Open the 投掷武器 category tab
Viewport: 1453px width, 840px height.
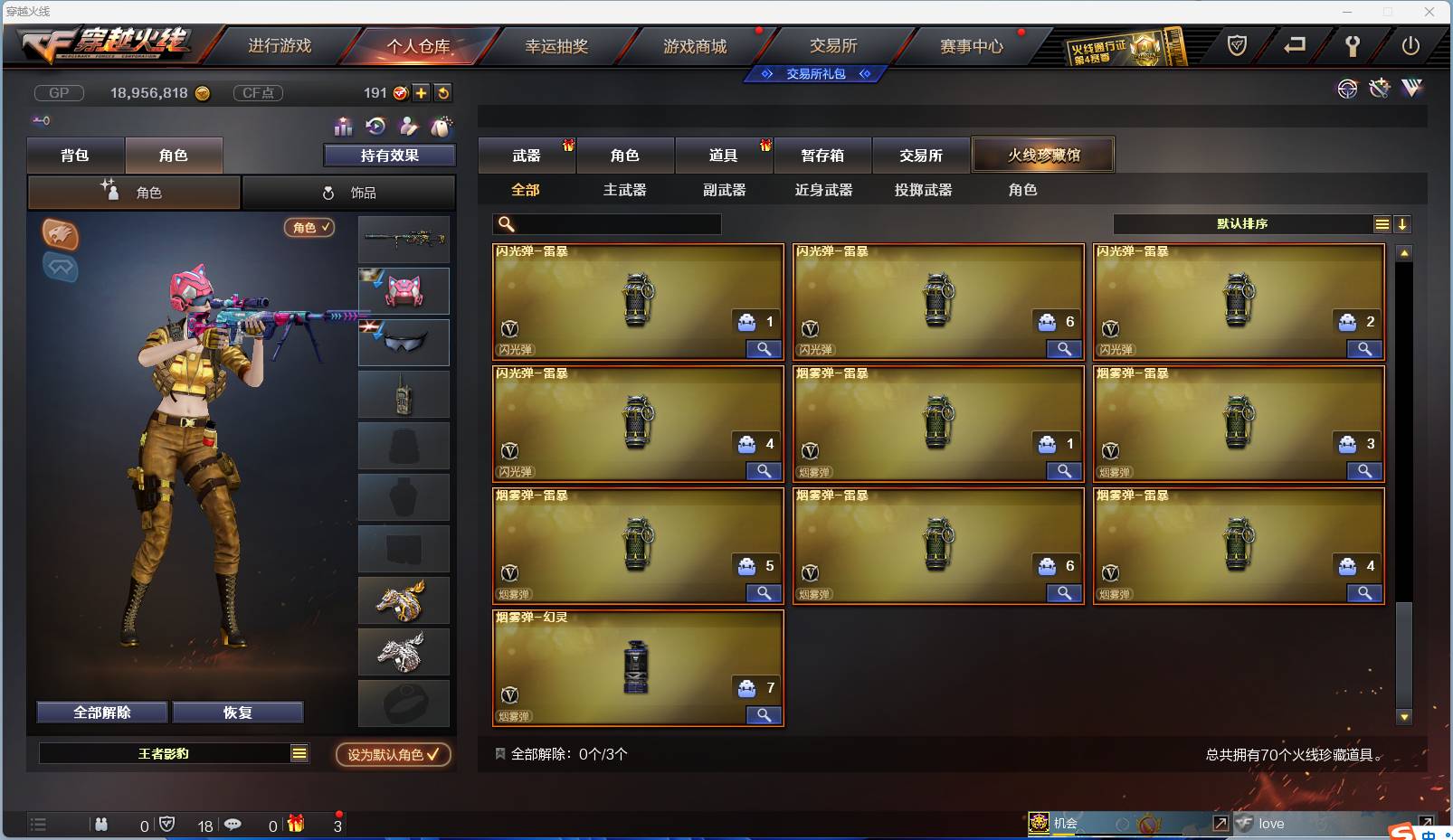coord(922,190)
